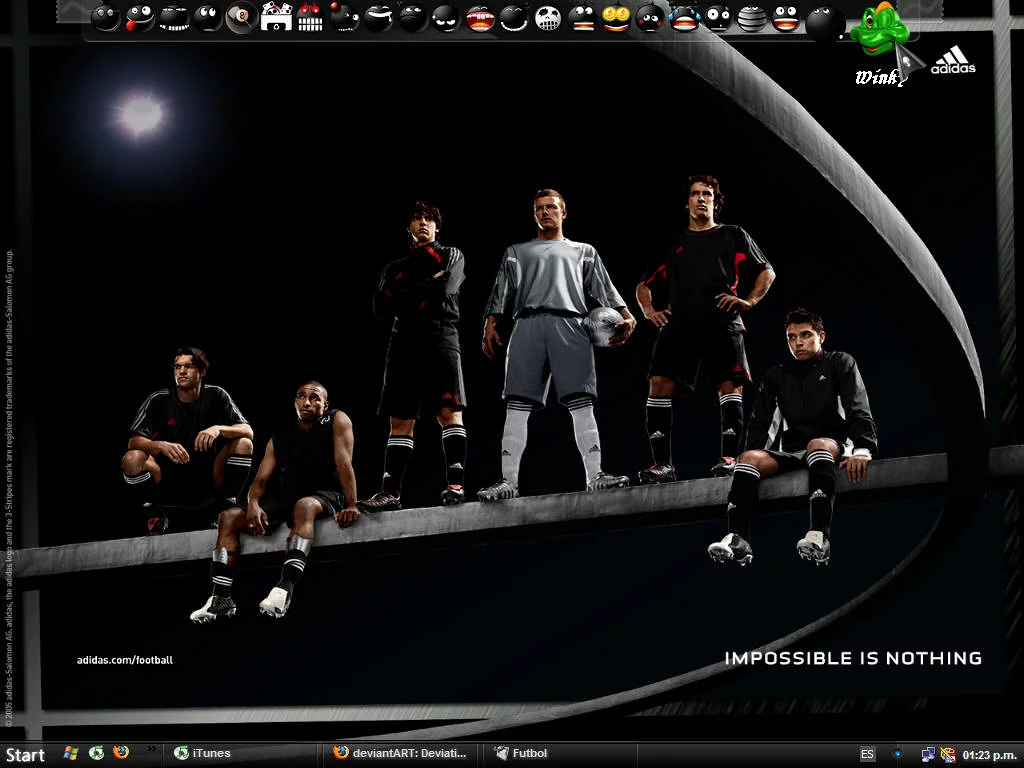This screenshot has width=1024, height=768.
Task: Select the Futbol taskbar window
Action: pyautogui.click(x=522, y=754)
